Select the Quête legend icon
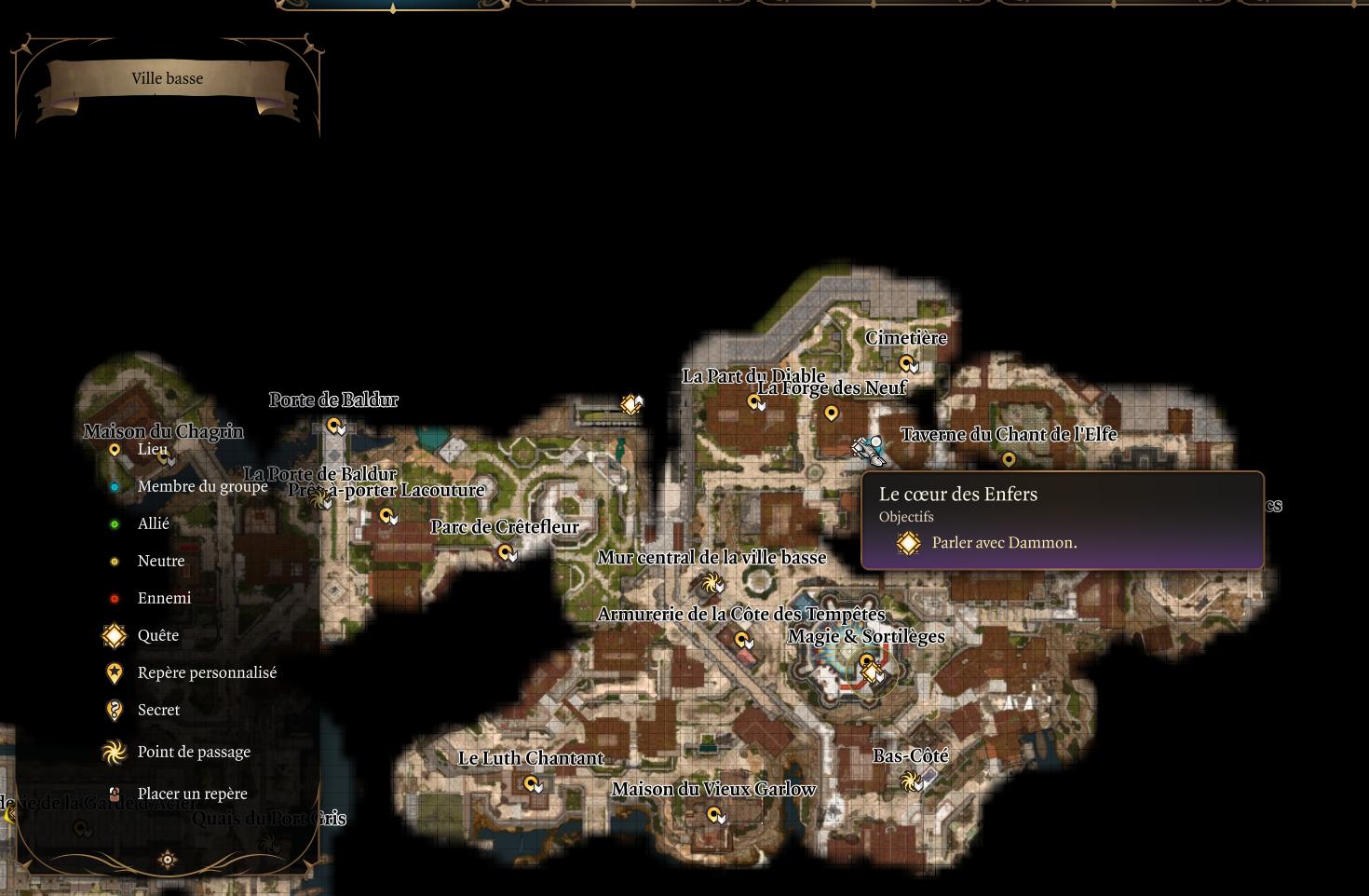The width and height of the screenshot is (1369, 896). point(114,635)
